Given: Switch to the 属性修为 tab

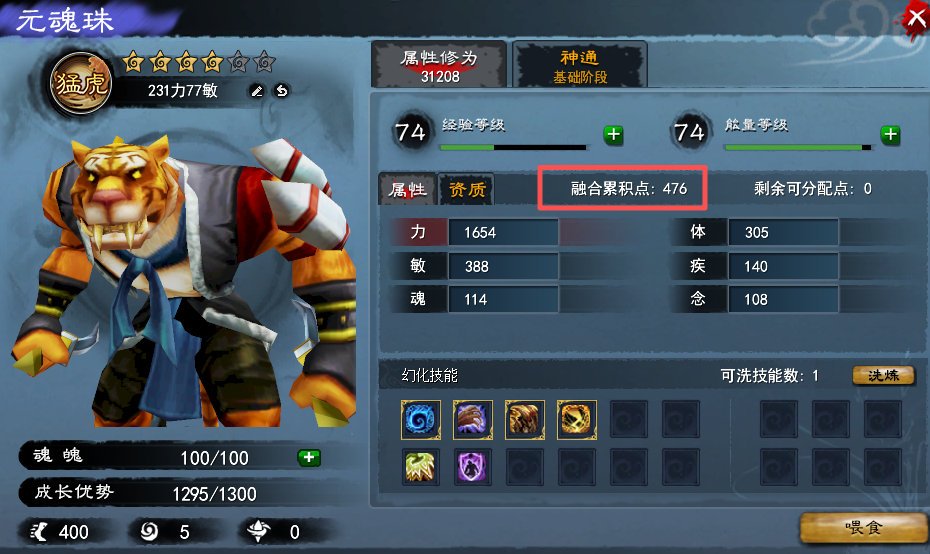Looking at the screenshot, I should [x=439, y=65].
